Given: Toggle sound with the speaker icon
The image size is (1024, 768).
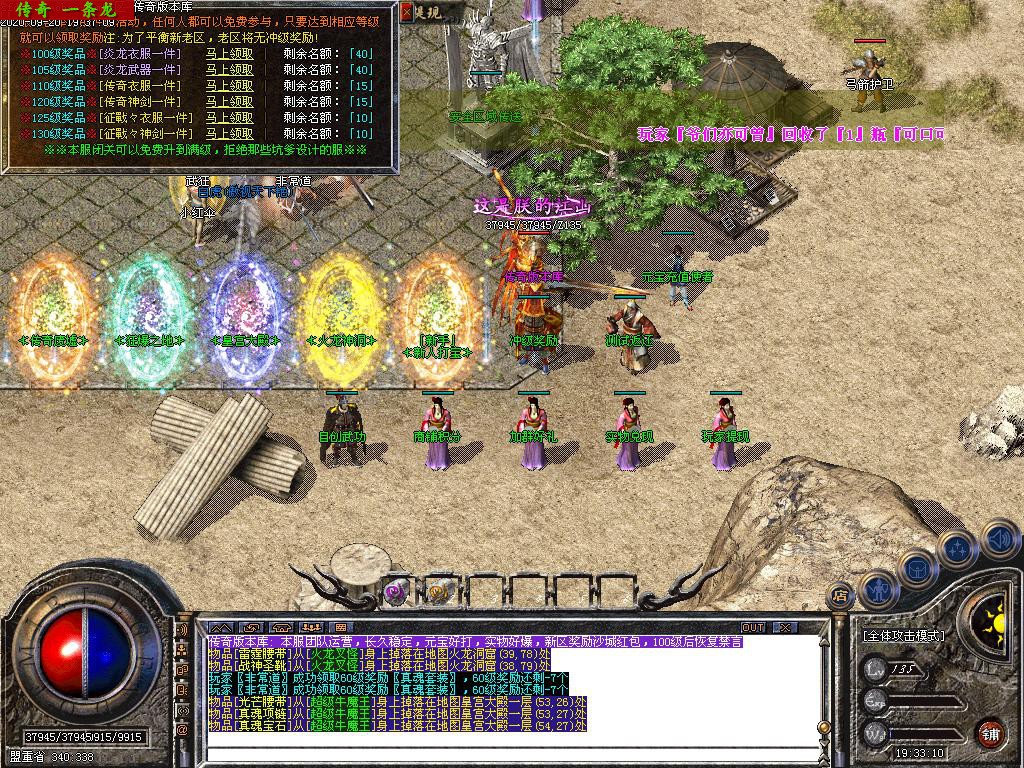Looking at the screenshot, I should [x=998, y=539].
